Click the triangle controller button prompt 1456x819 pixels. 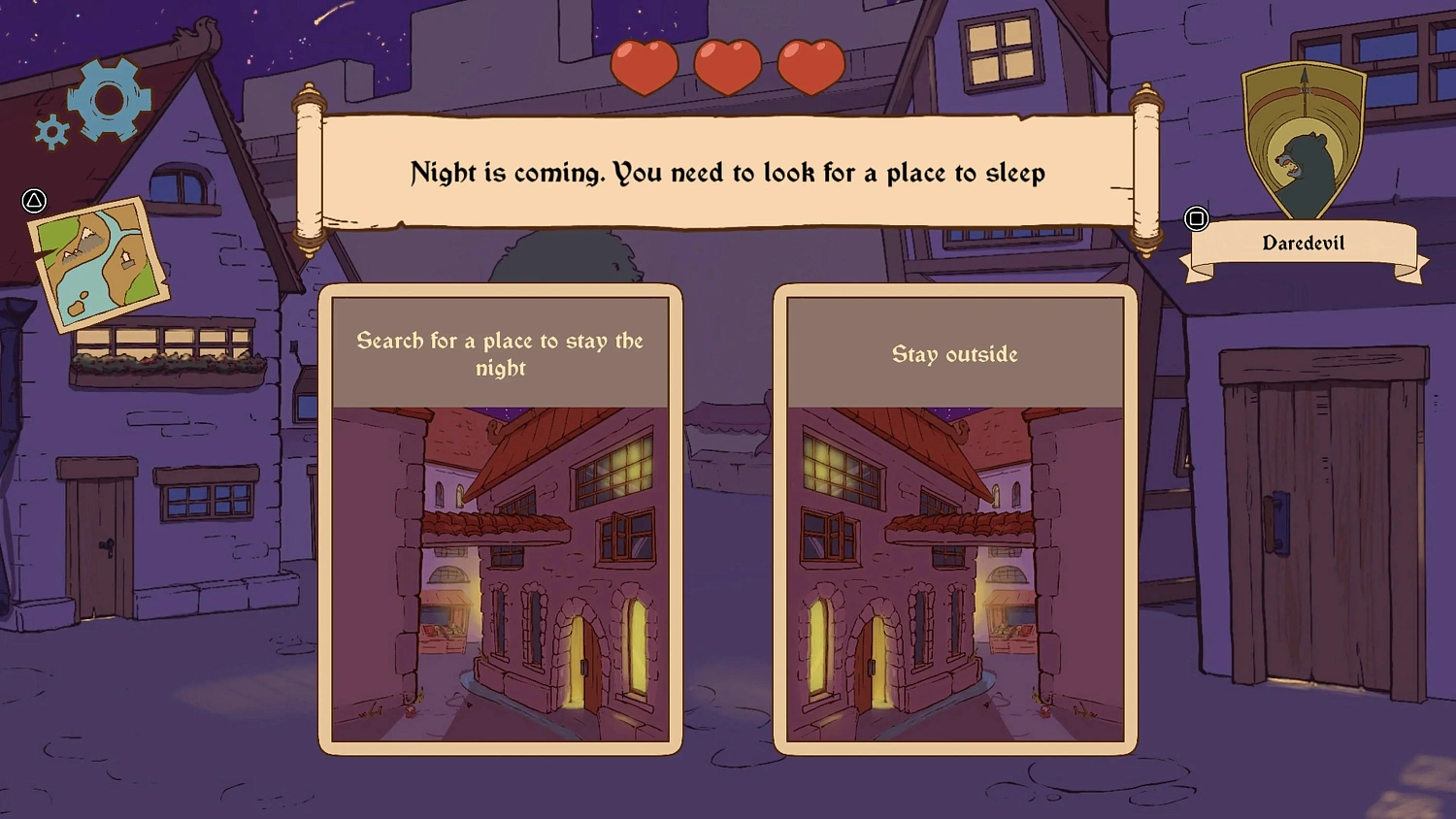[34, 201]
